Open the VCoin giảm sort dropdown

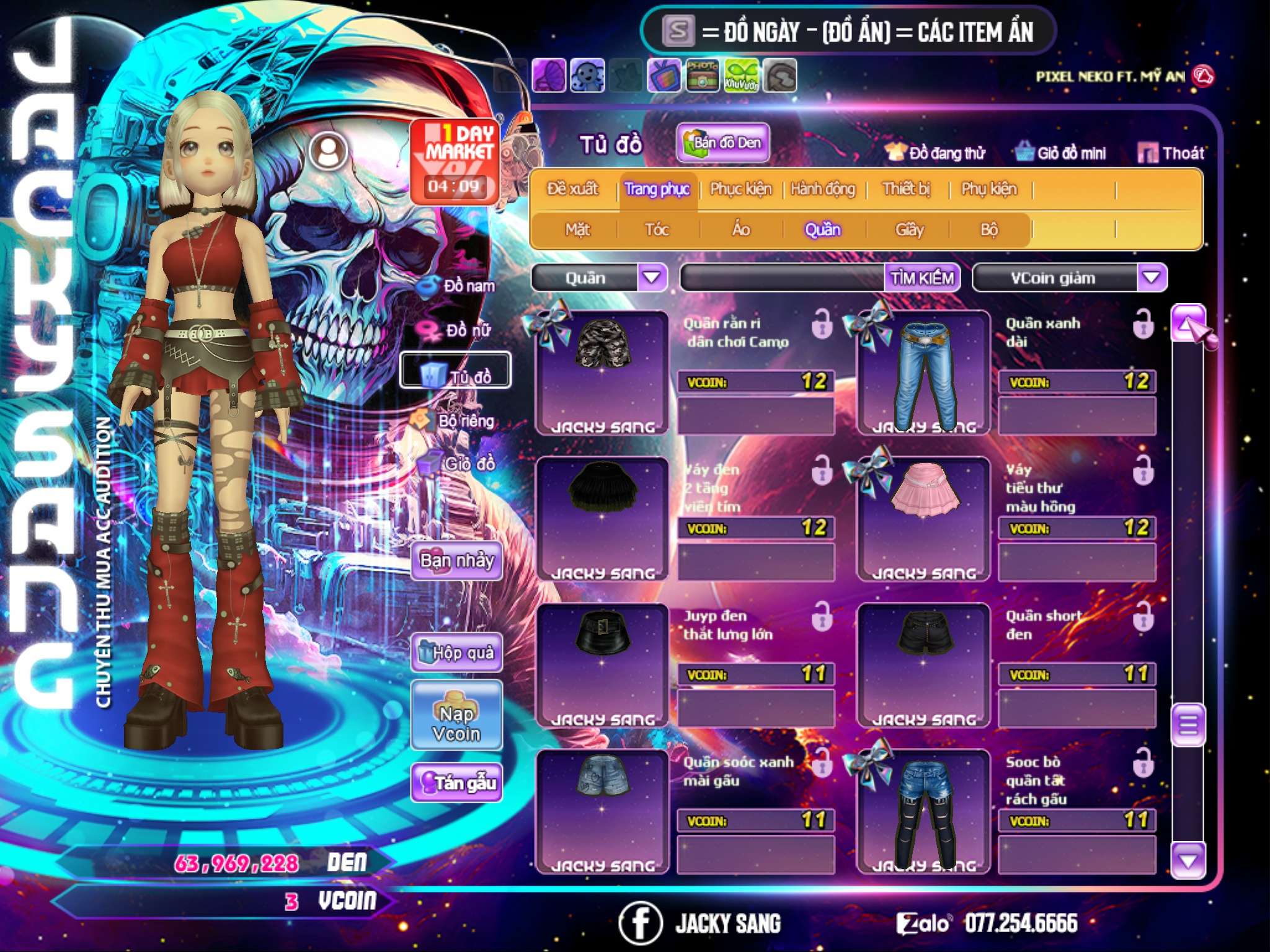point(1152,277)
